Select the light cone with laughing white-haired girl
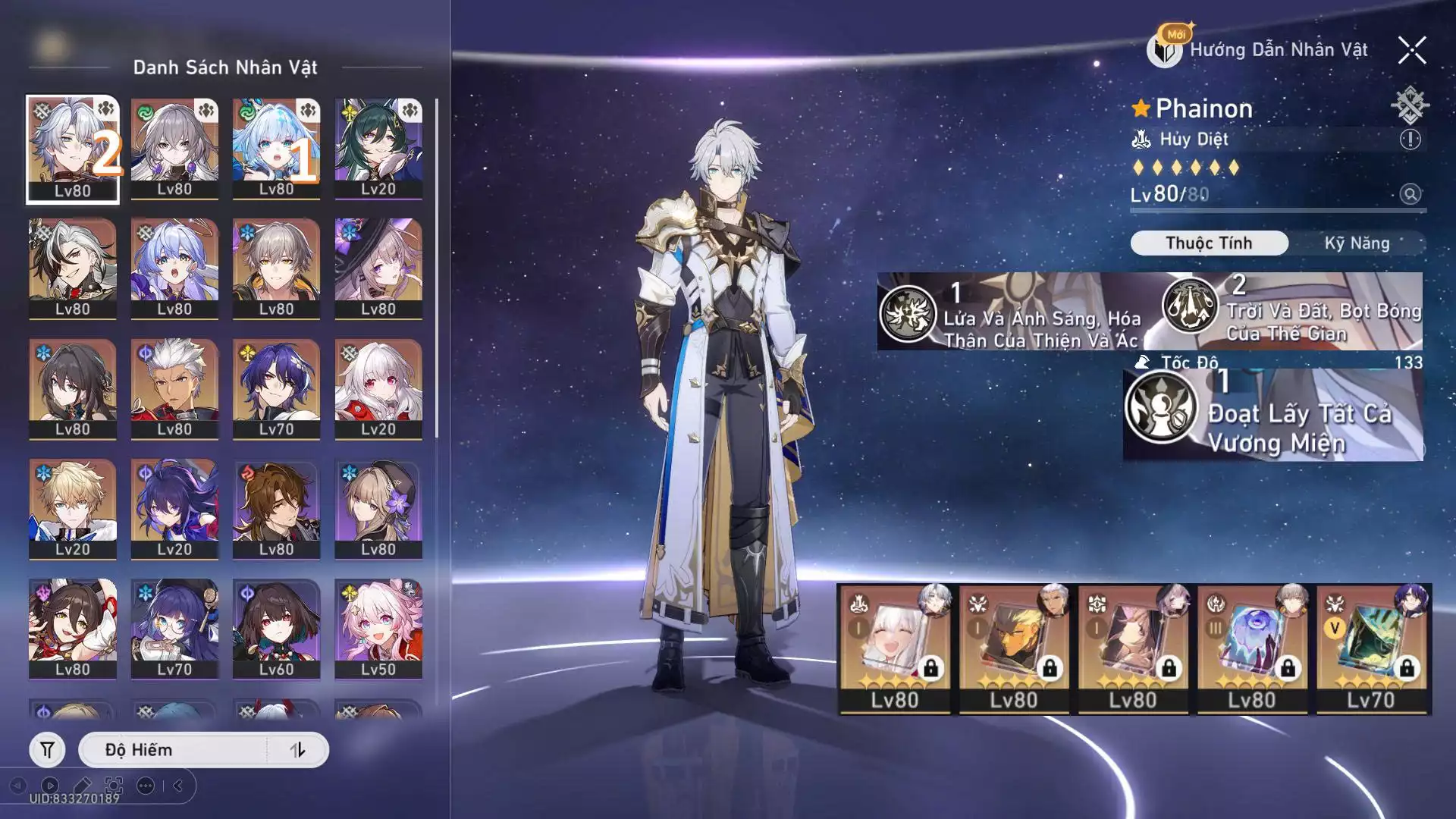 (895, 649)
